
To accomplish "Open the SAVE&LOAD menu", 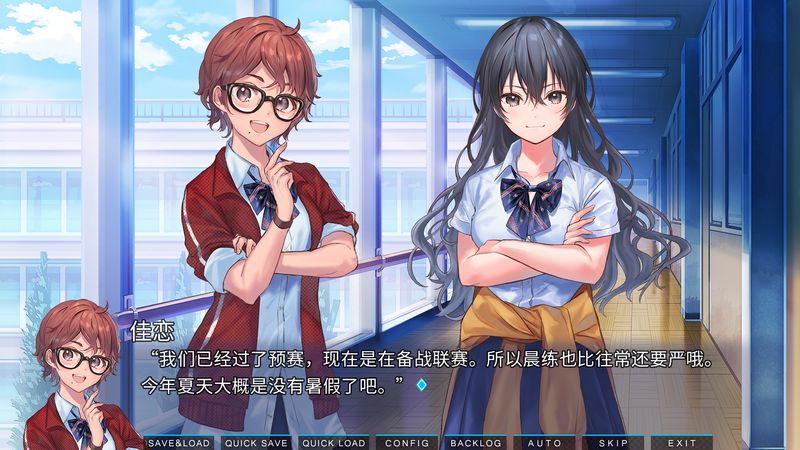I will [x=179, y=442].
